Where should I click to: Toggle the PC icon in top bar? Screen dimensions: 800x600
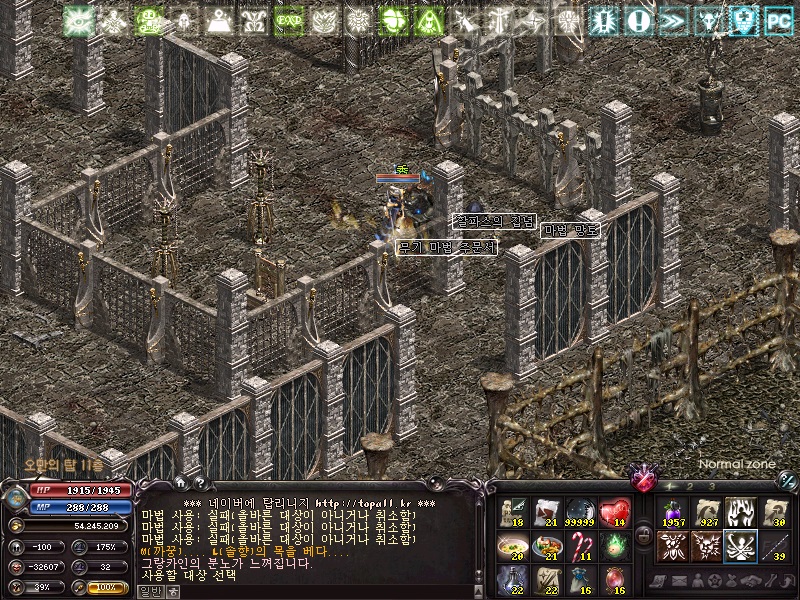(x=778, y=19)
